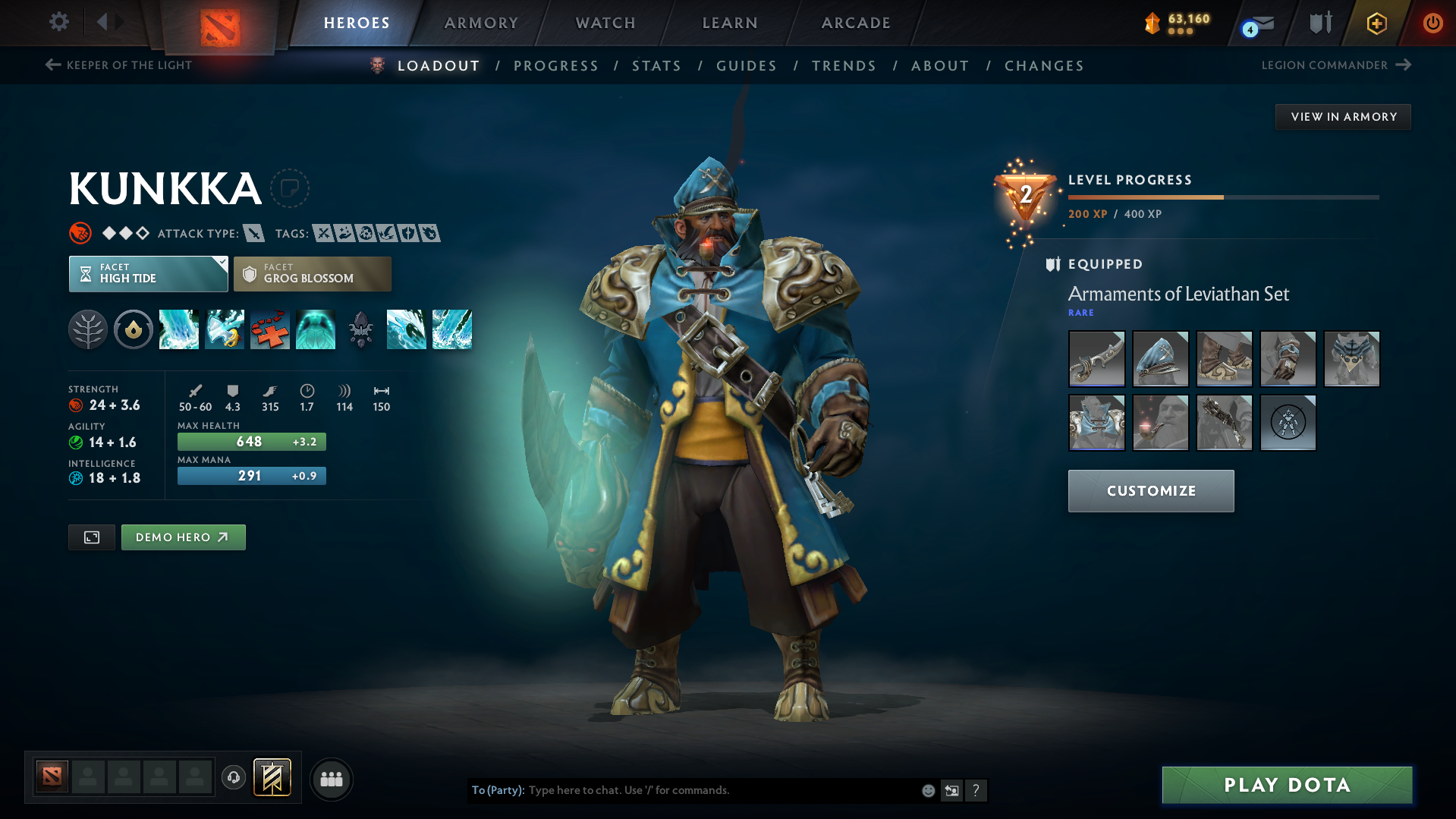Click the Customize button
Image resolution: width=1456 pixels, height=819 pixels.
tap(1150, 490)
